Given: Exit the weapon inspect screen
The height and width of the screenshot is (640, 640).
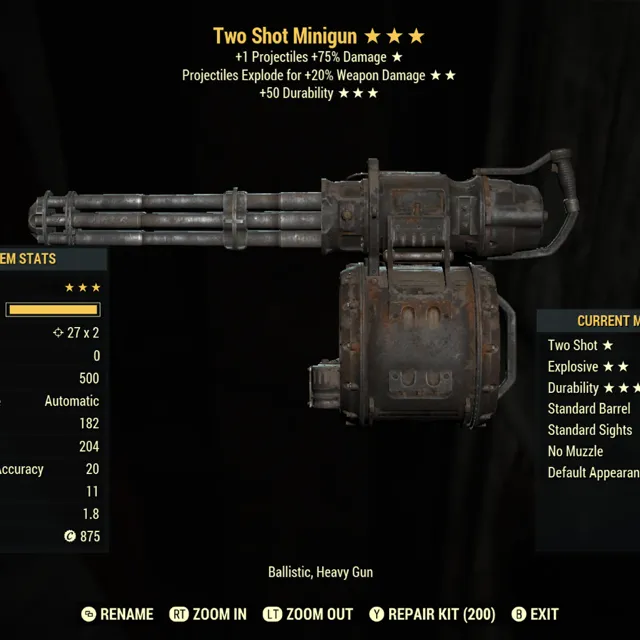Looking at the screenshot, I should click(535, 614).
